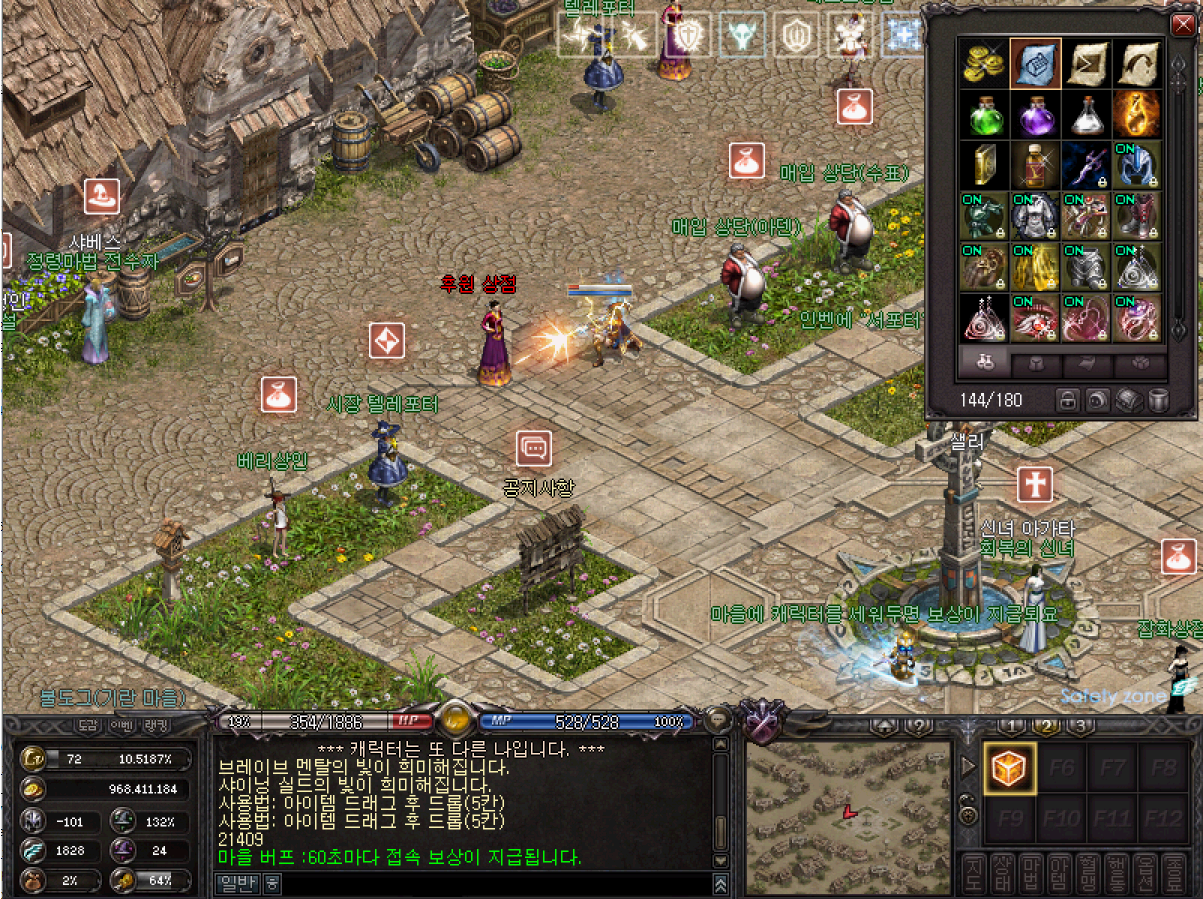1203x899 pixels.
Task: Click the 일반 chat channel button
Action: (x=238, y=884)
